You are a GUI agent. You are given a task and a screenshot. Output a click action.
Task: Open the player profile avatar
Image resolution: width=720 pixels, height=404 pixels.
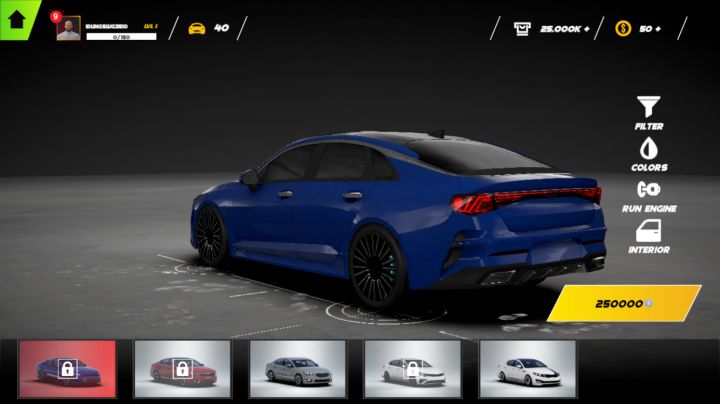(x=69, y=29)
